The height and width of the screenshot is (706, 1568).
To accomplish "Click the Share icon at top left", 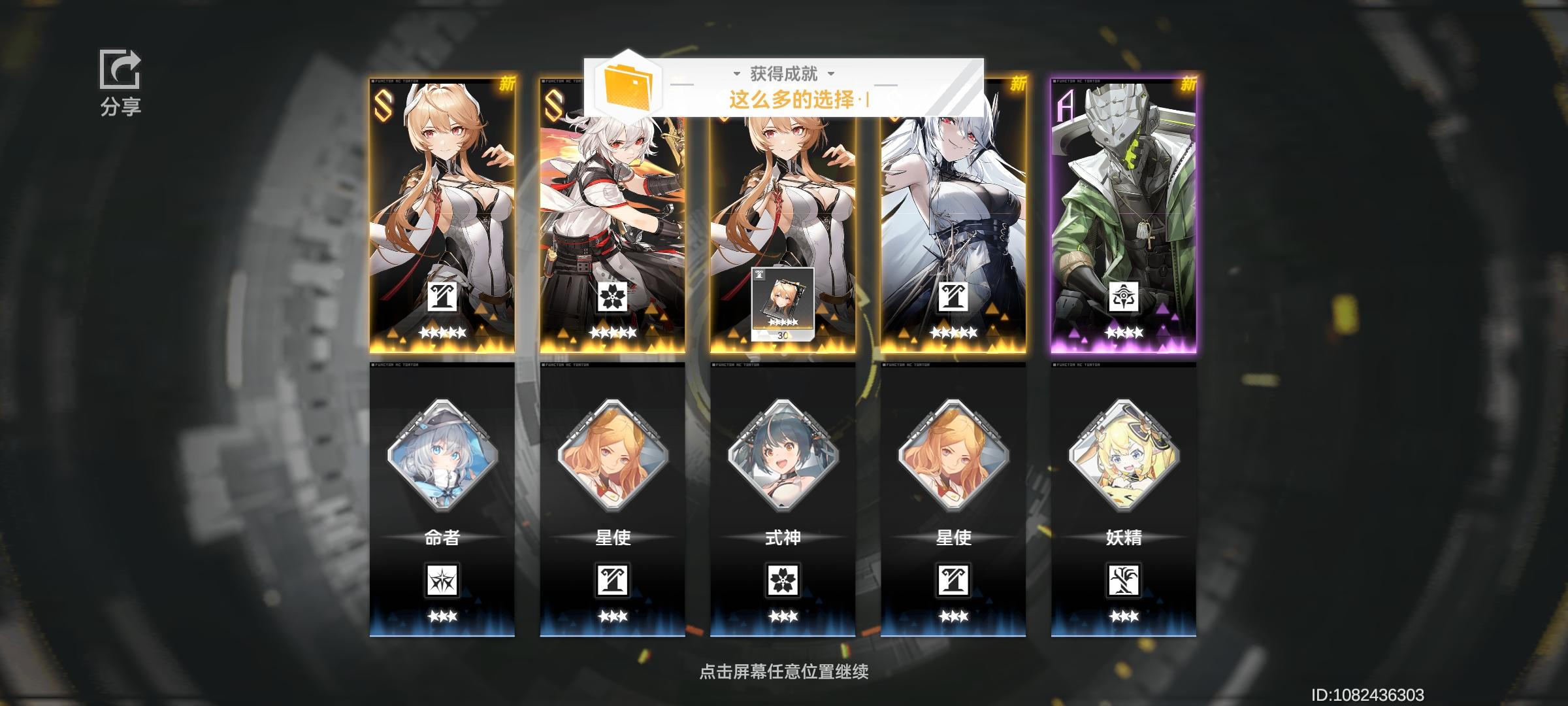I will click(120, 69).
